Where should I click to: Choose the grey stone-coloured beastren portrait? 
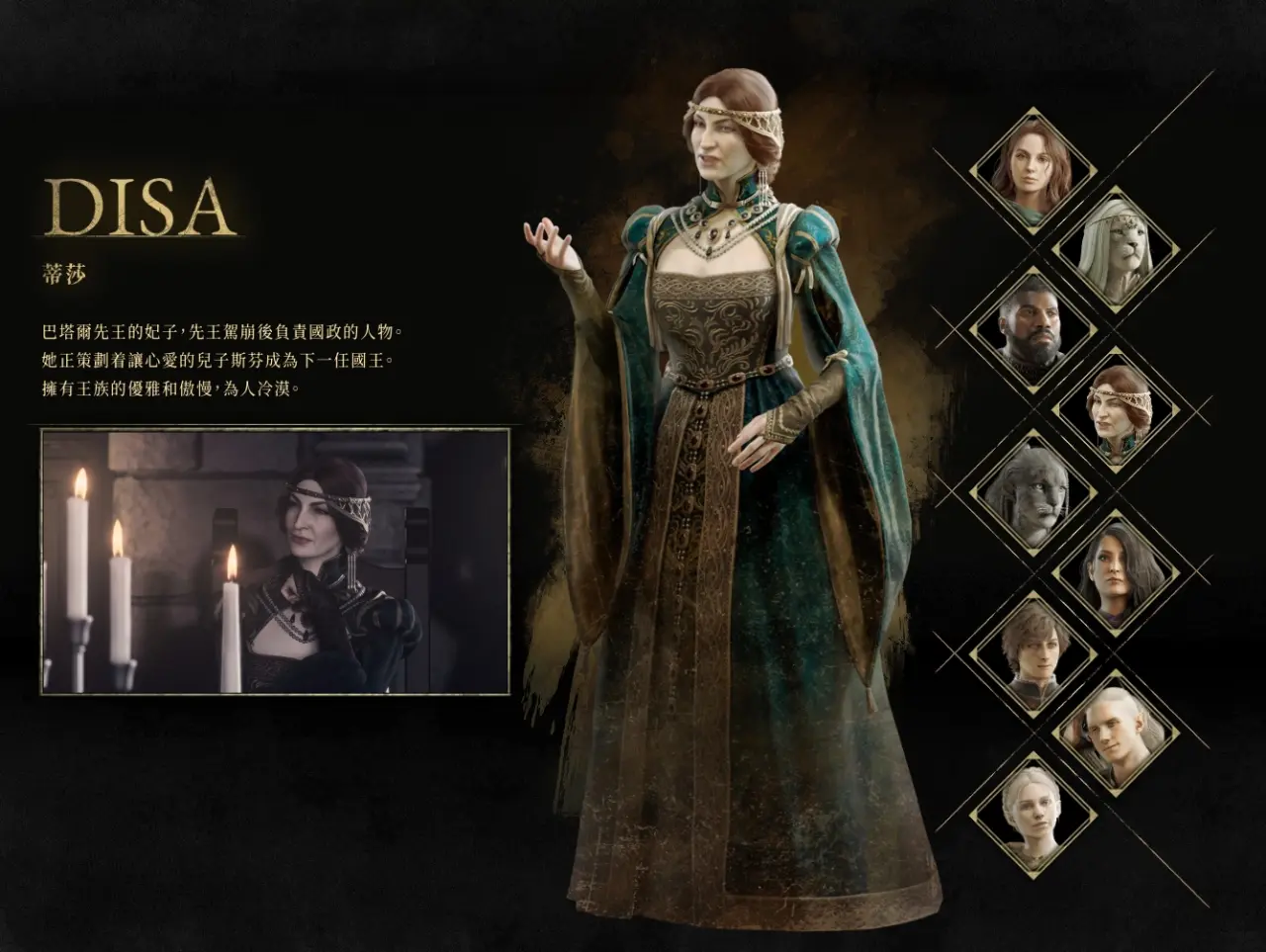pyautogui.click(x=1034, y=491)
